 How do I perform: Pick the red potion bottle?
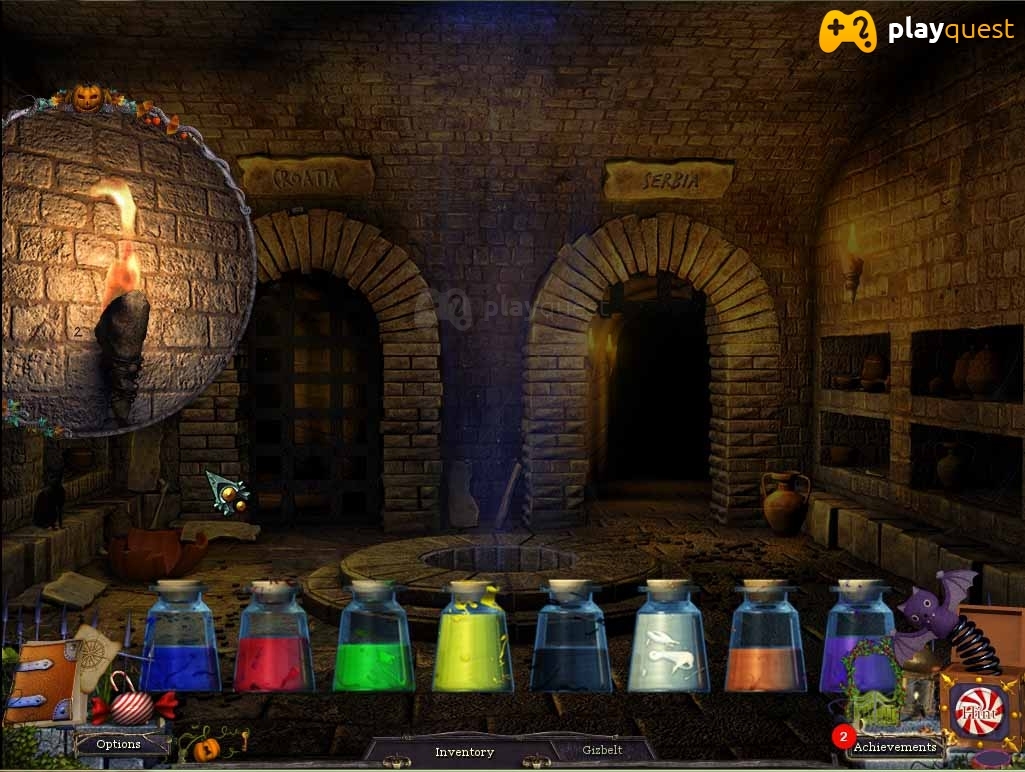pyautogui.click(x=274, y=640)
